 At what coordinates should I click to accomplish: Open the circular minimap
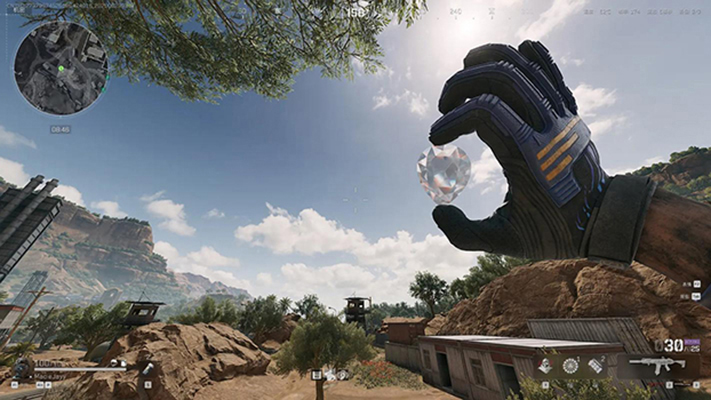click(x=61, y=68)
